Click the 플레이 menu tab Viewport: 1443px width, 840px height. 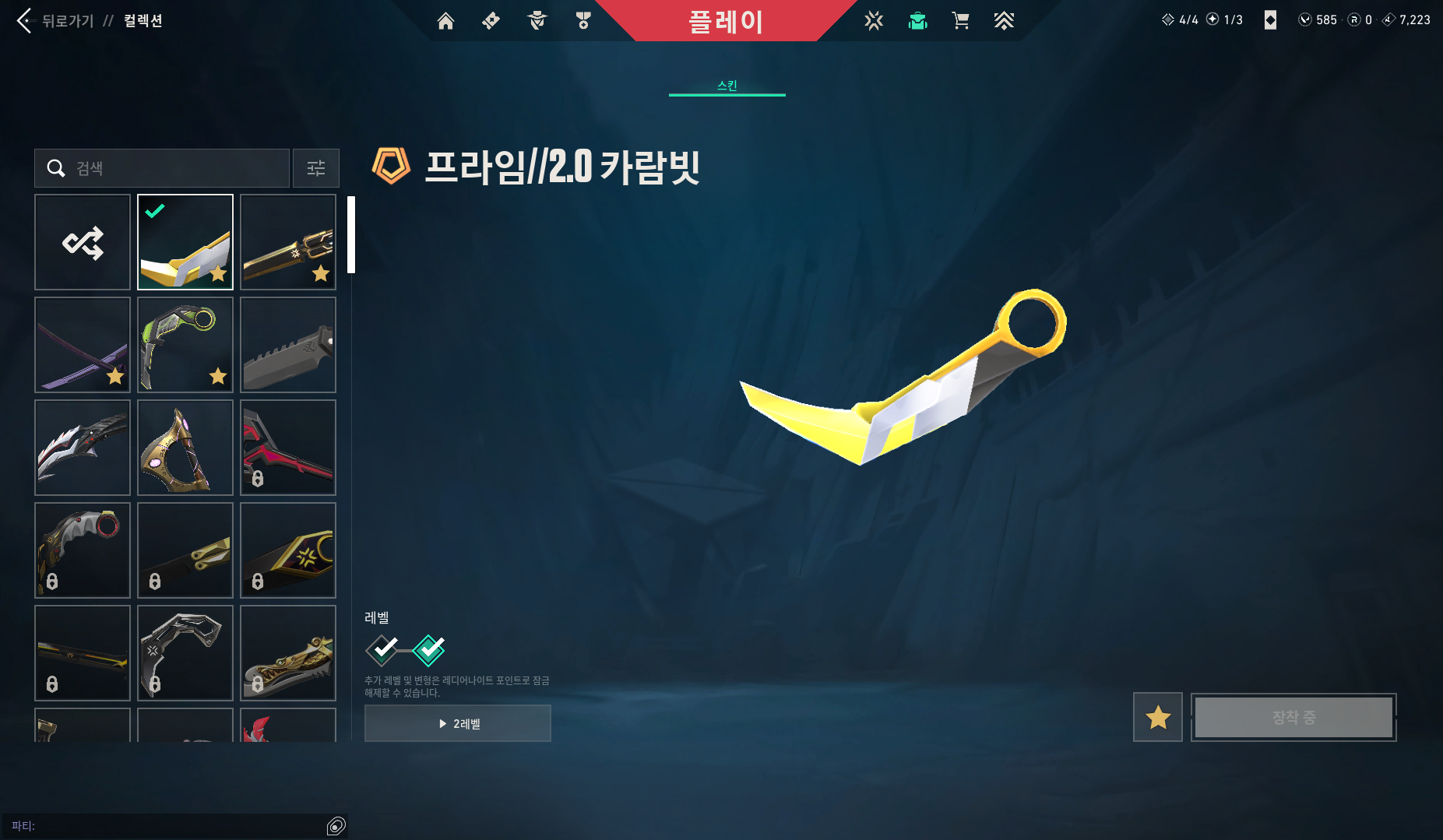click(727, 21)
